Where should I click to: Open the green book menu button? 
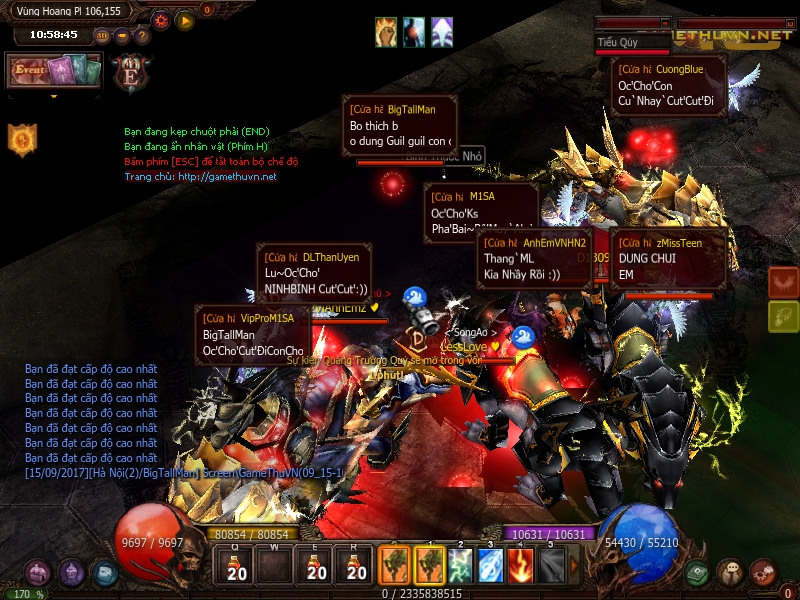tap(698, 572)
